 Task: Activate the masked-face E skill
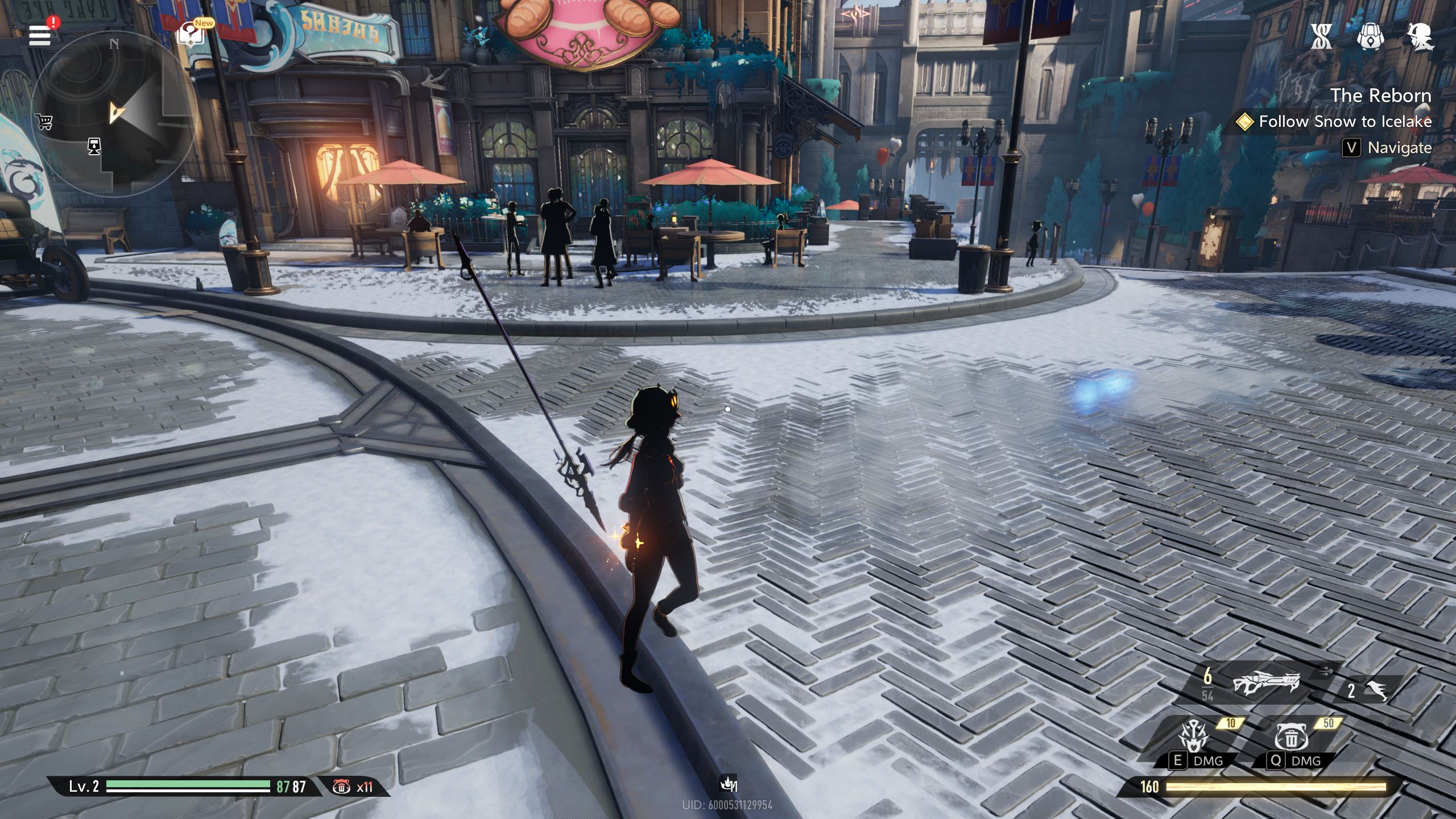[x=1194, y=737]
